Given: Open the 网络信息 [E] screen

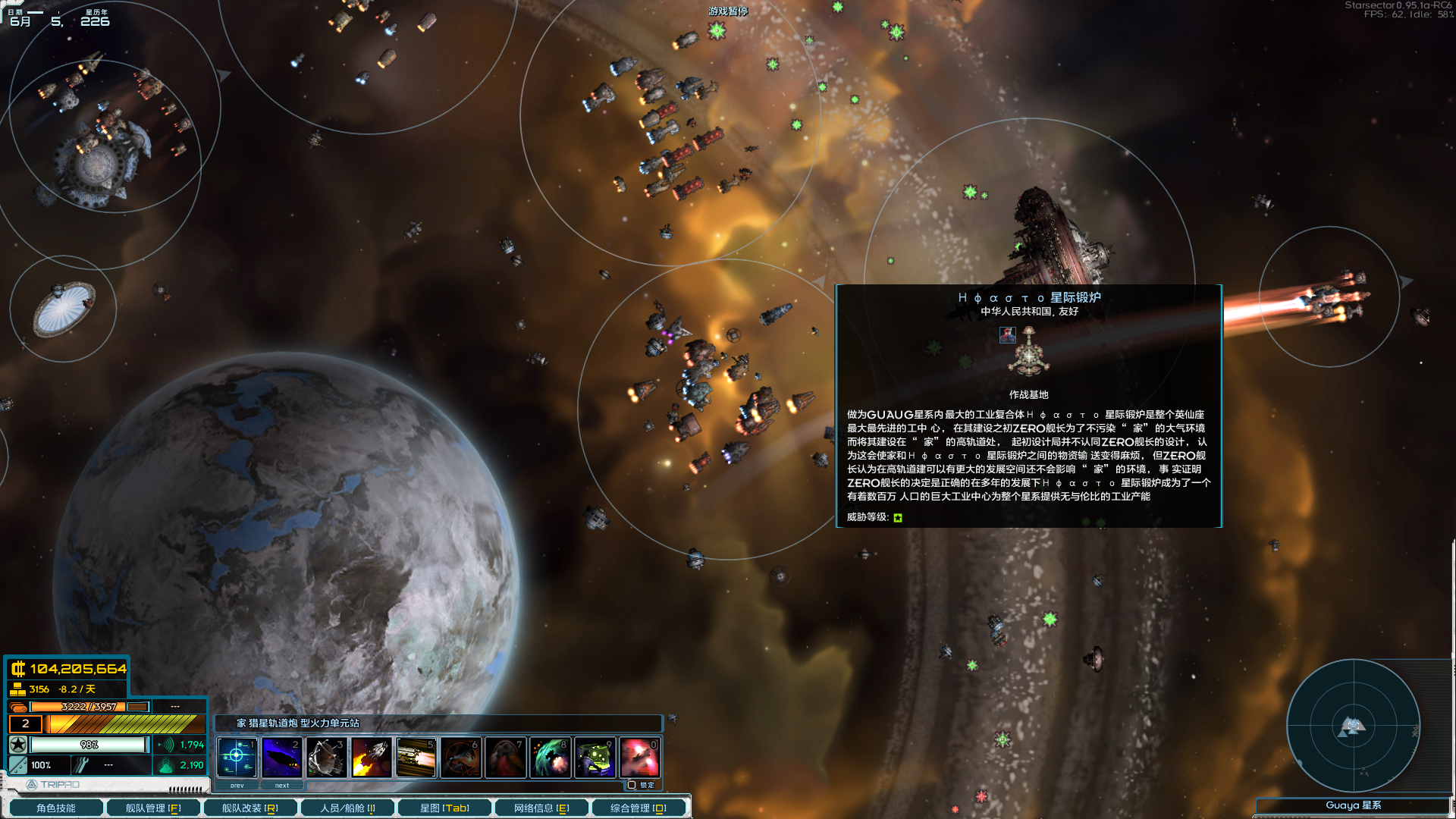Looking at the screenshot, I should pyautogui.click(x=541, y=807).
